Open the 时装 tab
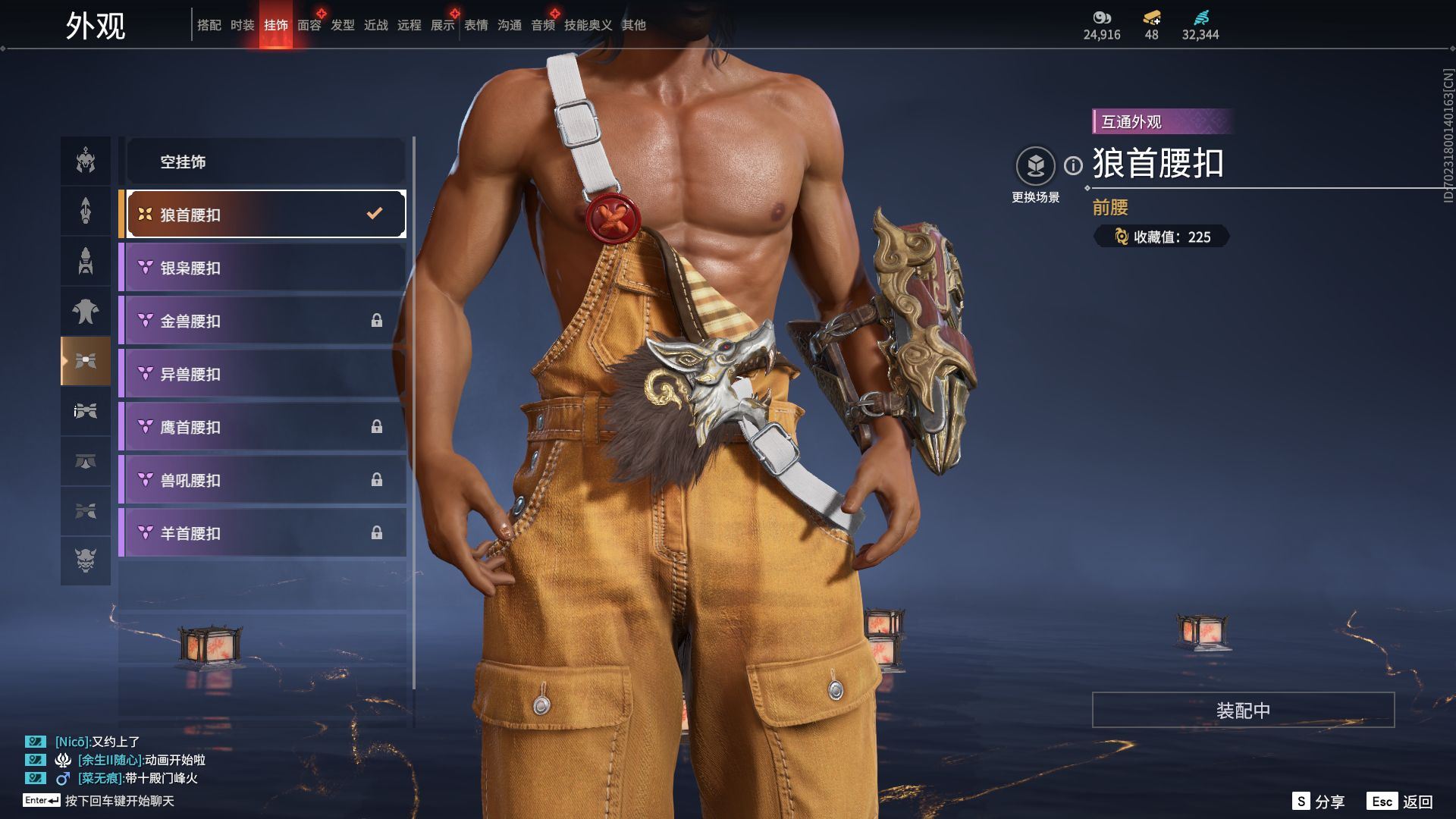Screen dimensions: 1456x819 click(242, 25)
